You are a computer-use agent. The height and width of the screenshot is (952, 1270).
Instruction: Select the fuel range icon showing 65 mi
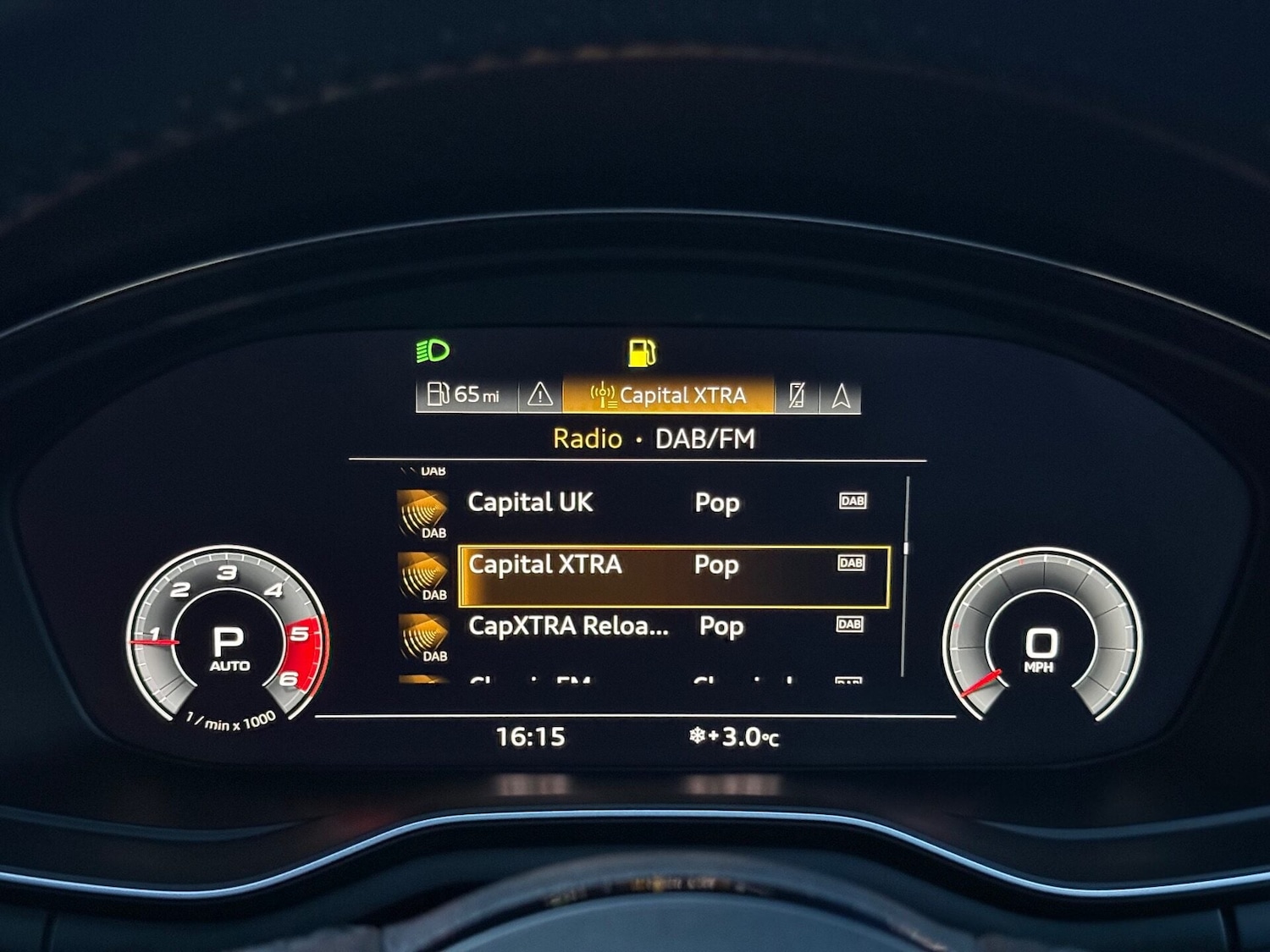click(467, 393)
